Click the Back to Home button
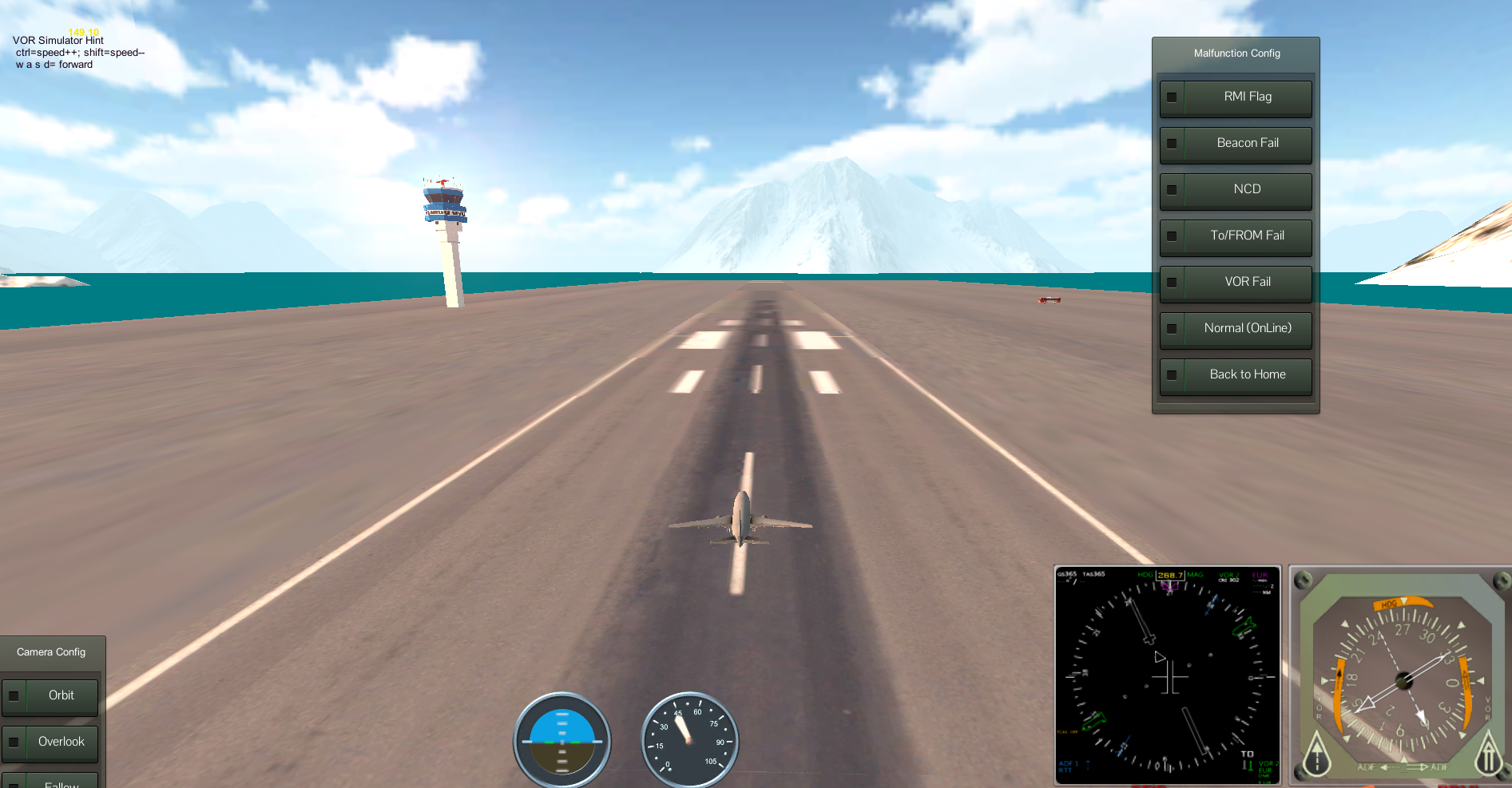Screen dimensions: 1512x788 point(1235,375)
